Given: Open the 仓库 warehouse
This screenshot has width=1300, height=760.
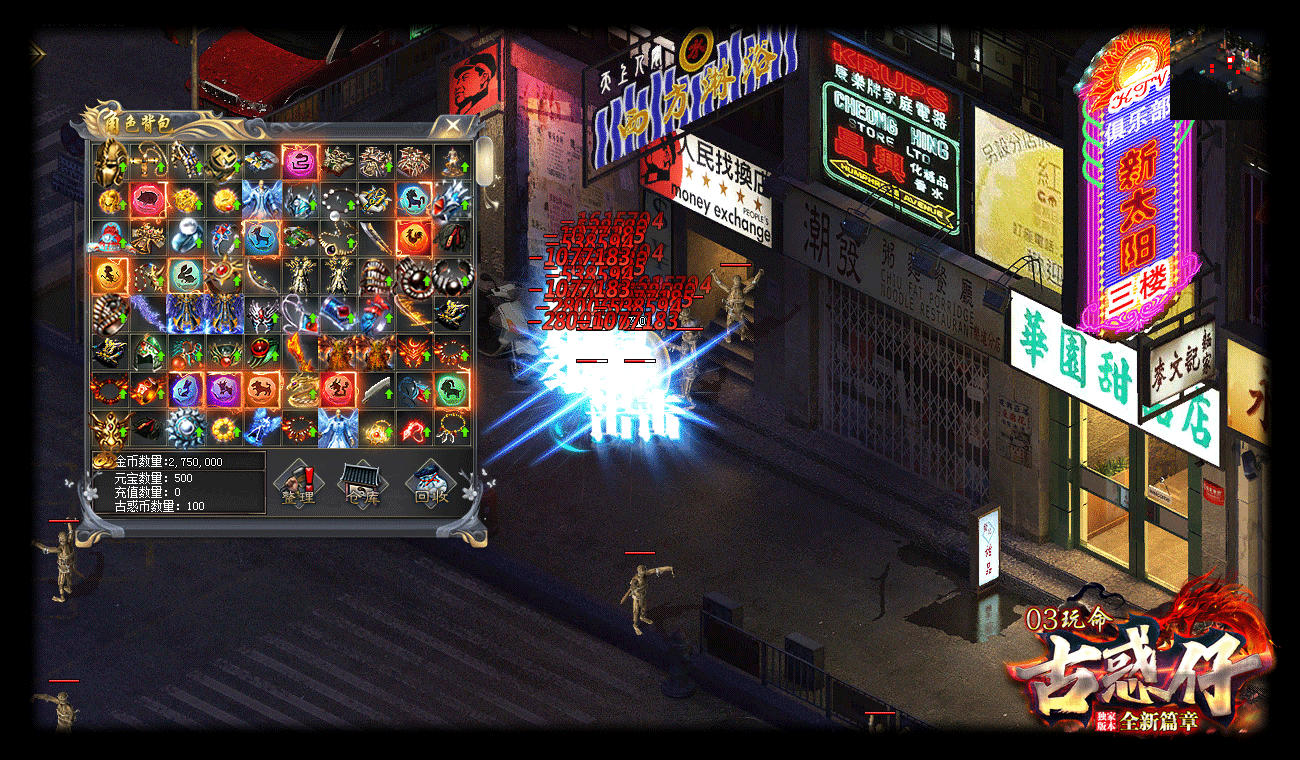Looking at the screenshot, I should [362, 483].
